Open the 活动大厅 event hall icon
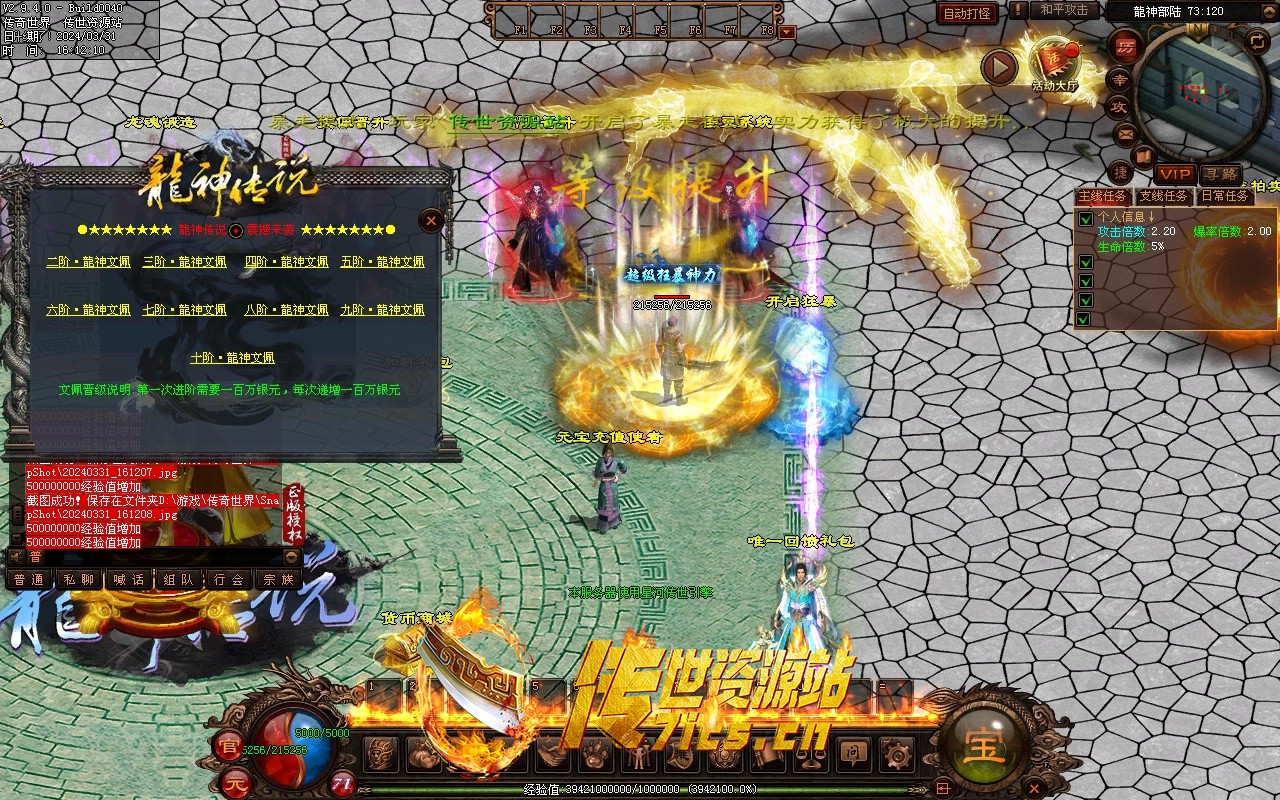This screenshot has height=800, width=1280. coord(1056,60)
